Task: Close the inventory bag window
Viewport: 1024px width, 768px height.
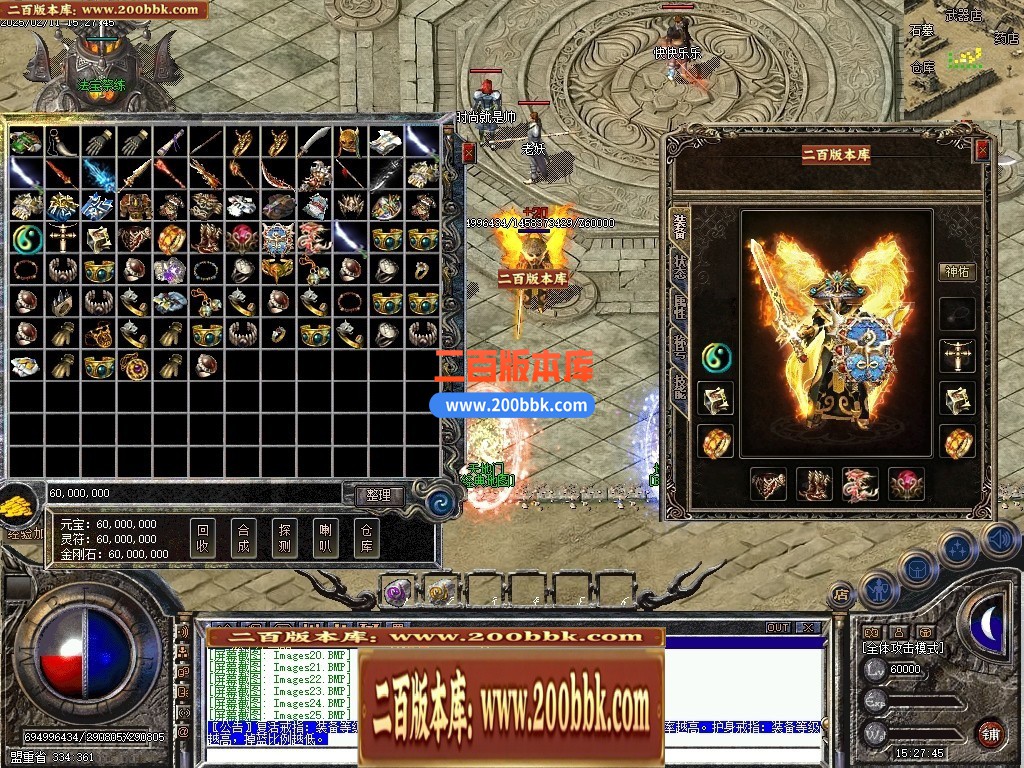Action: (x=469, y=153)
